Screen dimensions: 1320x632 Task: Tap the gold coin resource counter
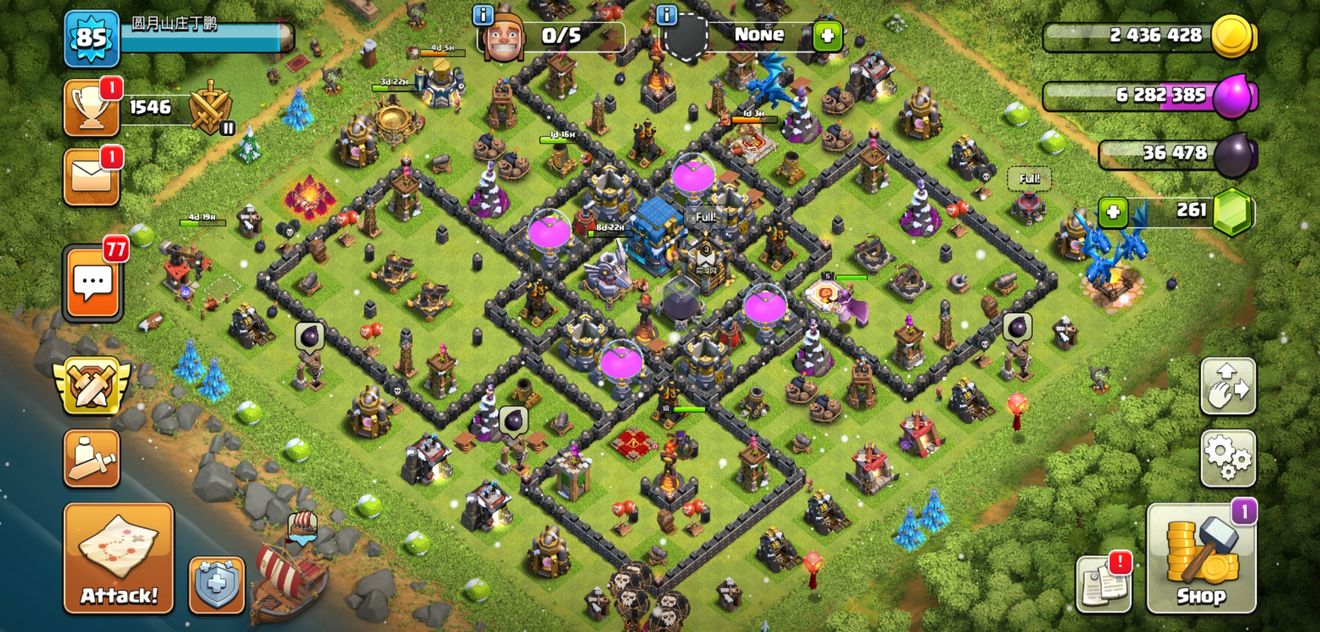(x=1150, y=36)
